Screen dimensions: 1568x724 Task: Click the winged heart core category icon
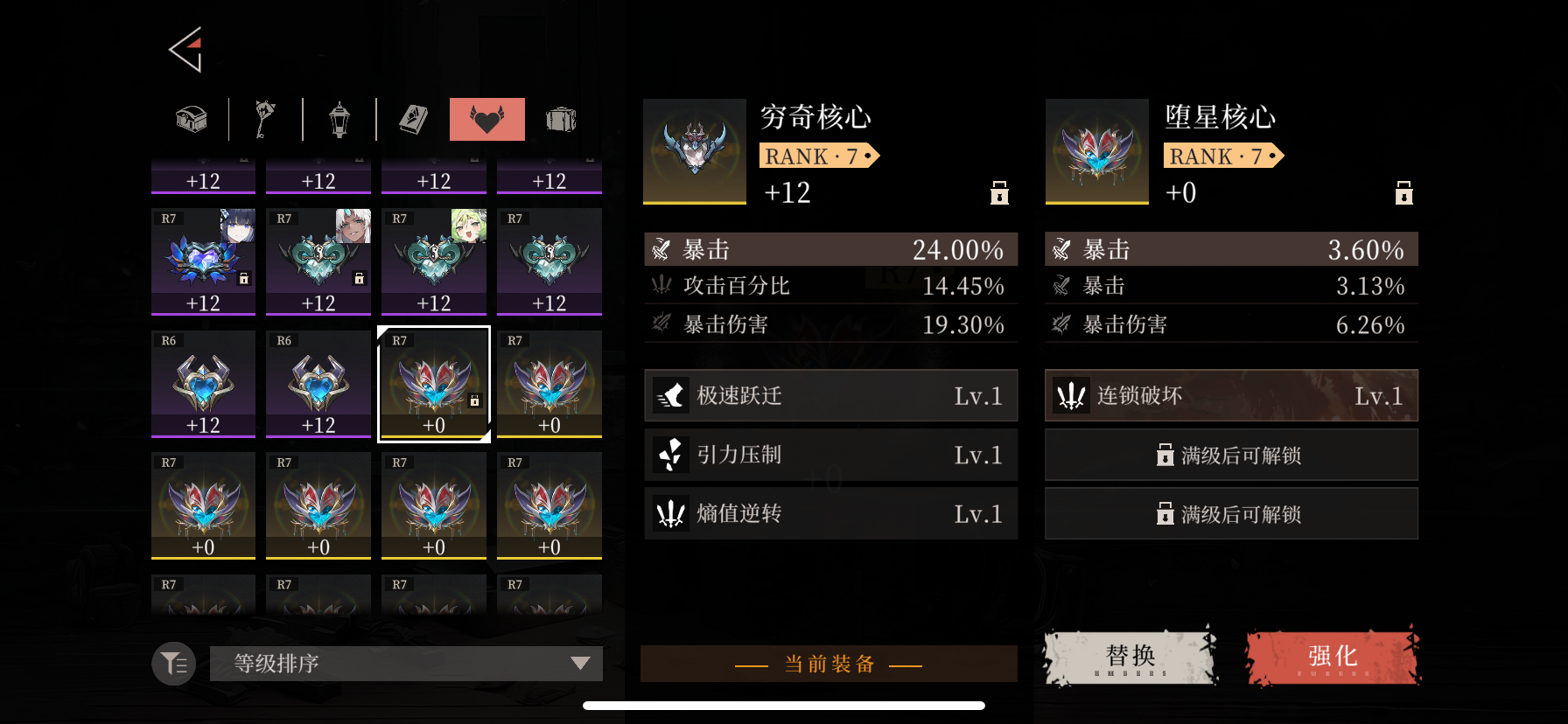[x=486, y=119]
